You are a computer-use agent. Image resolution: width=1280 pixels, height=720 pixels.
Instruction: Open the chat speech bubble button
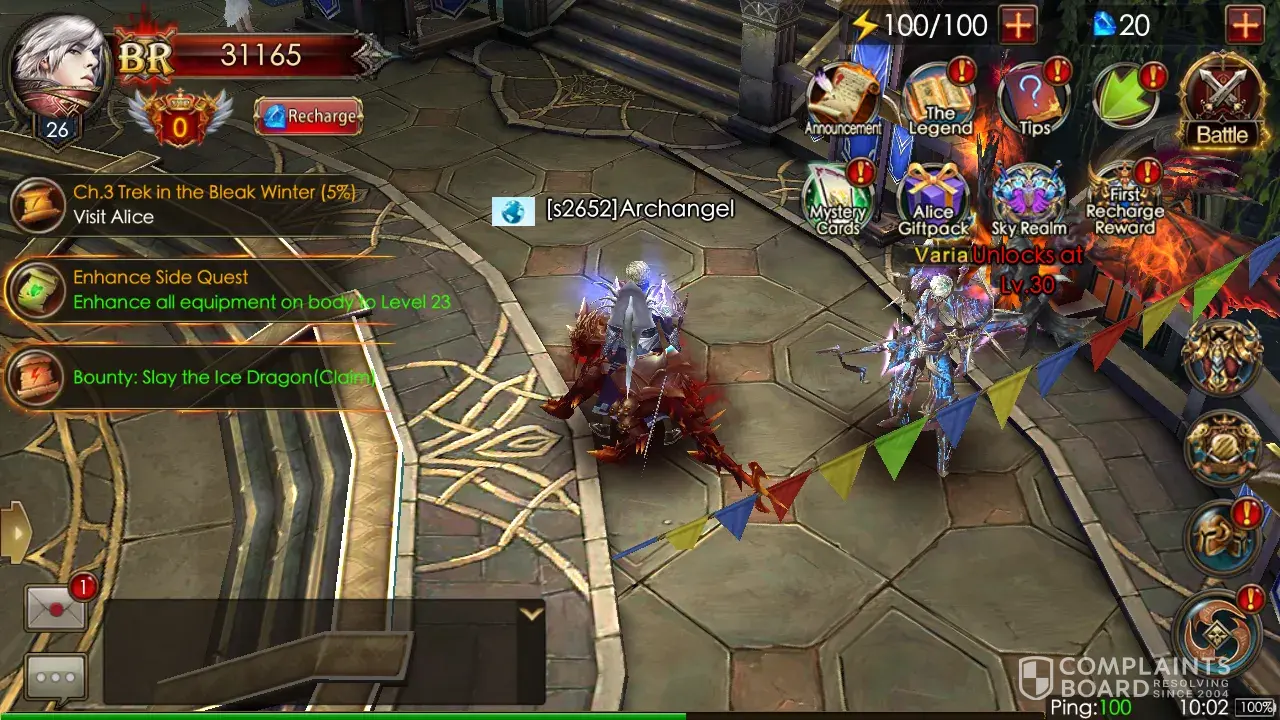(55, 677)
